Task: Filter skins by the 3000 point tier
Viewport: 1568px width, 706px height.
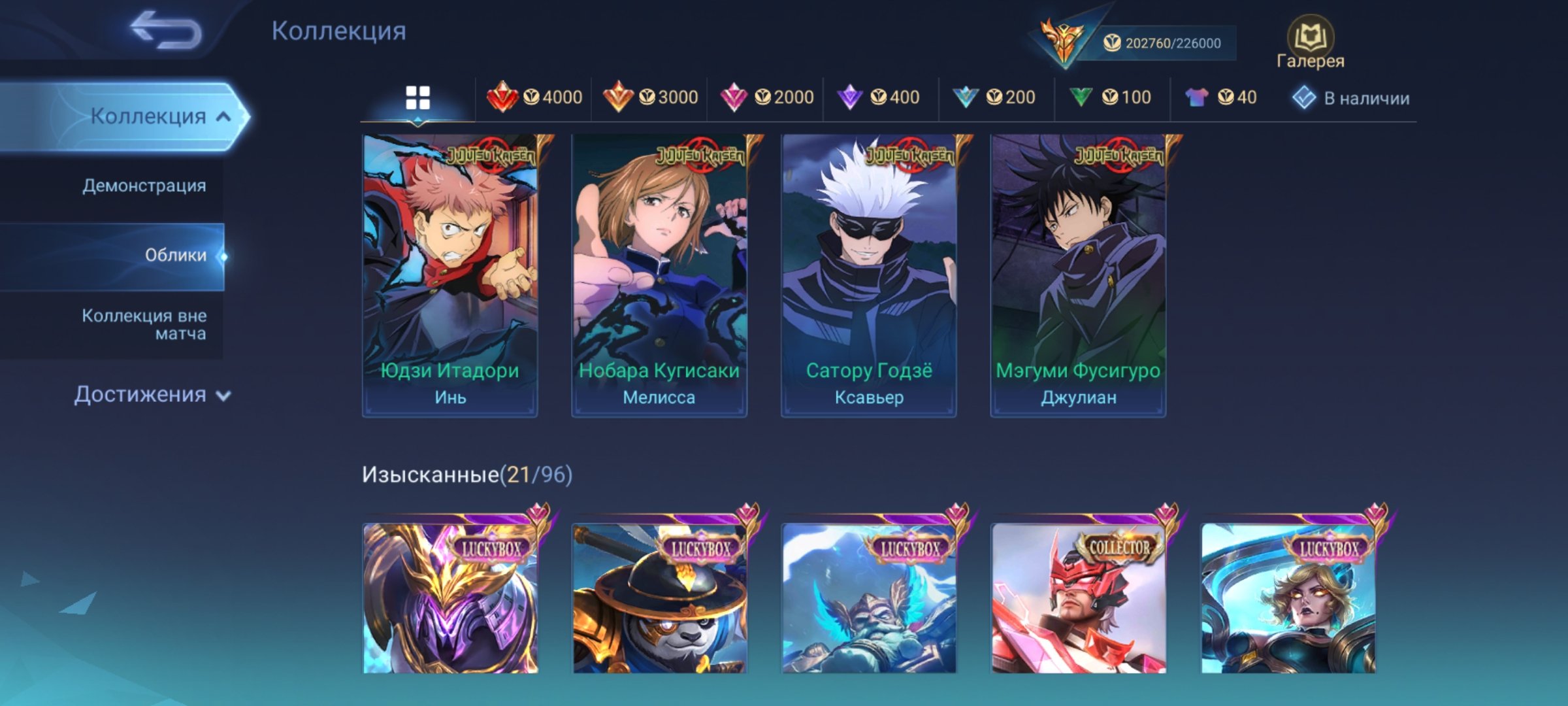Action: (x=650, y=97)
